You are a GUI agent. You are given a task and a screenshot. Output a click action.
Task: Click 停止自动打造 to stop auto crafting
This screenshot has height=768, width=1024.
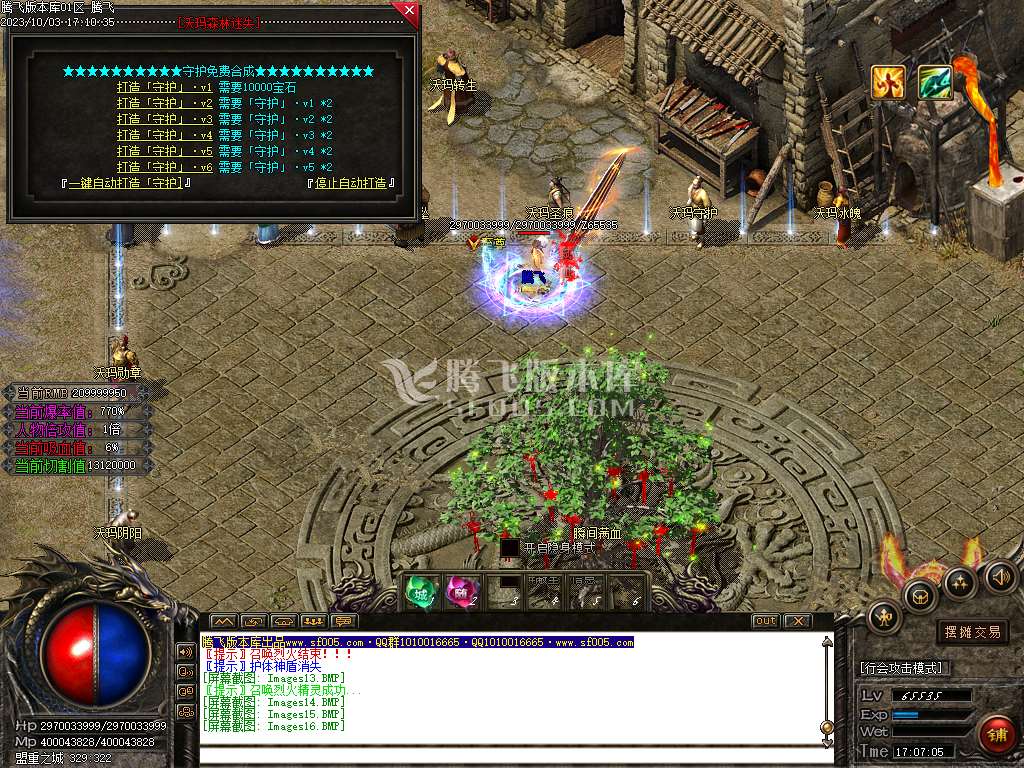tap(351, 183)
